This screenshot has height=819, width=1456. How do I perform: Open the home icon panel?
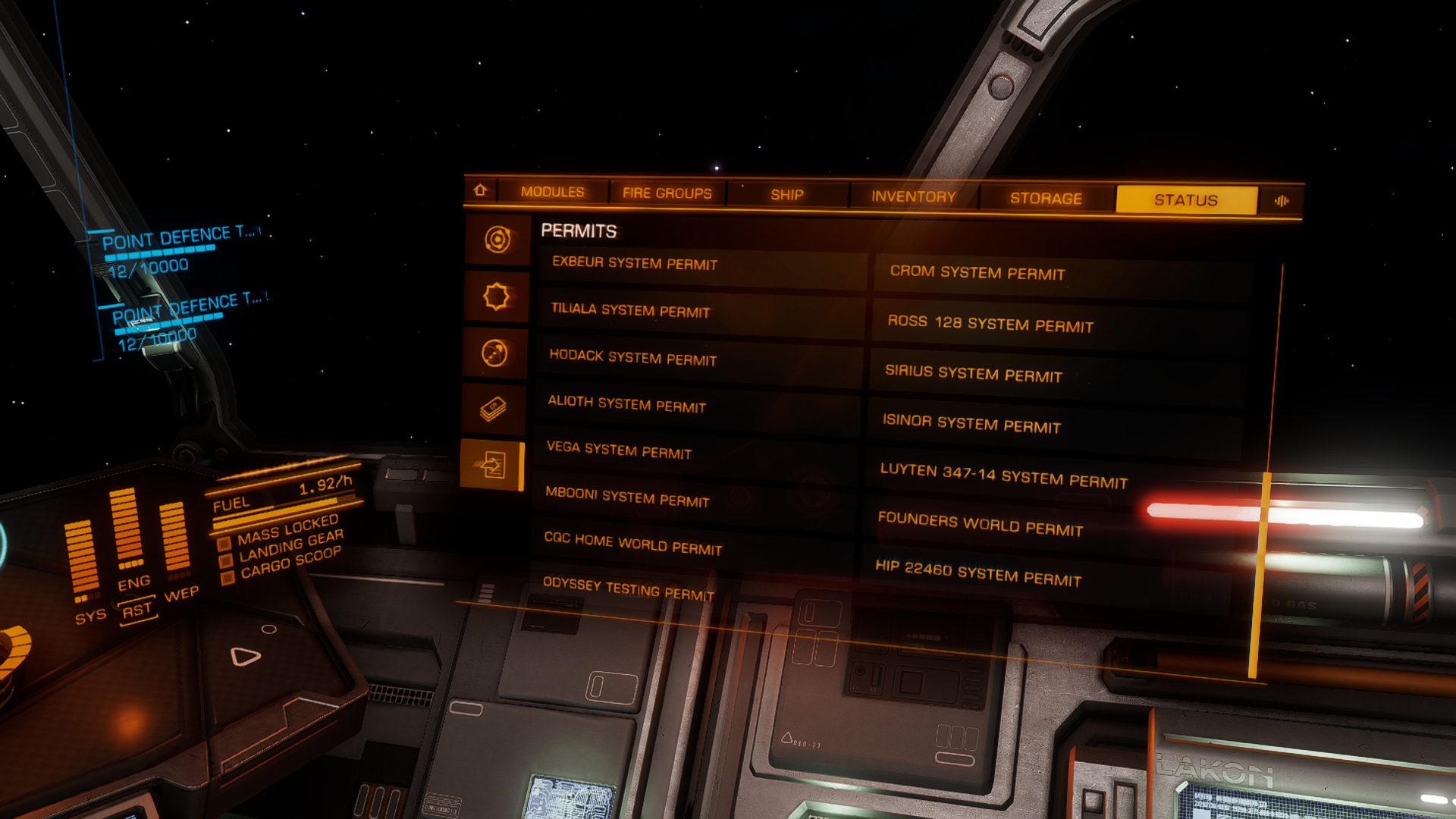tap(480, 190)
